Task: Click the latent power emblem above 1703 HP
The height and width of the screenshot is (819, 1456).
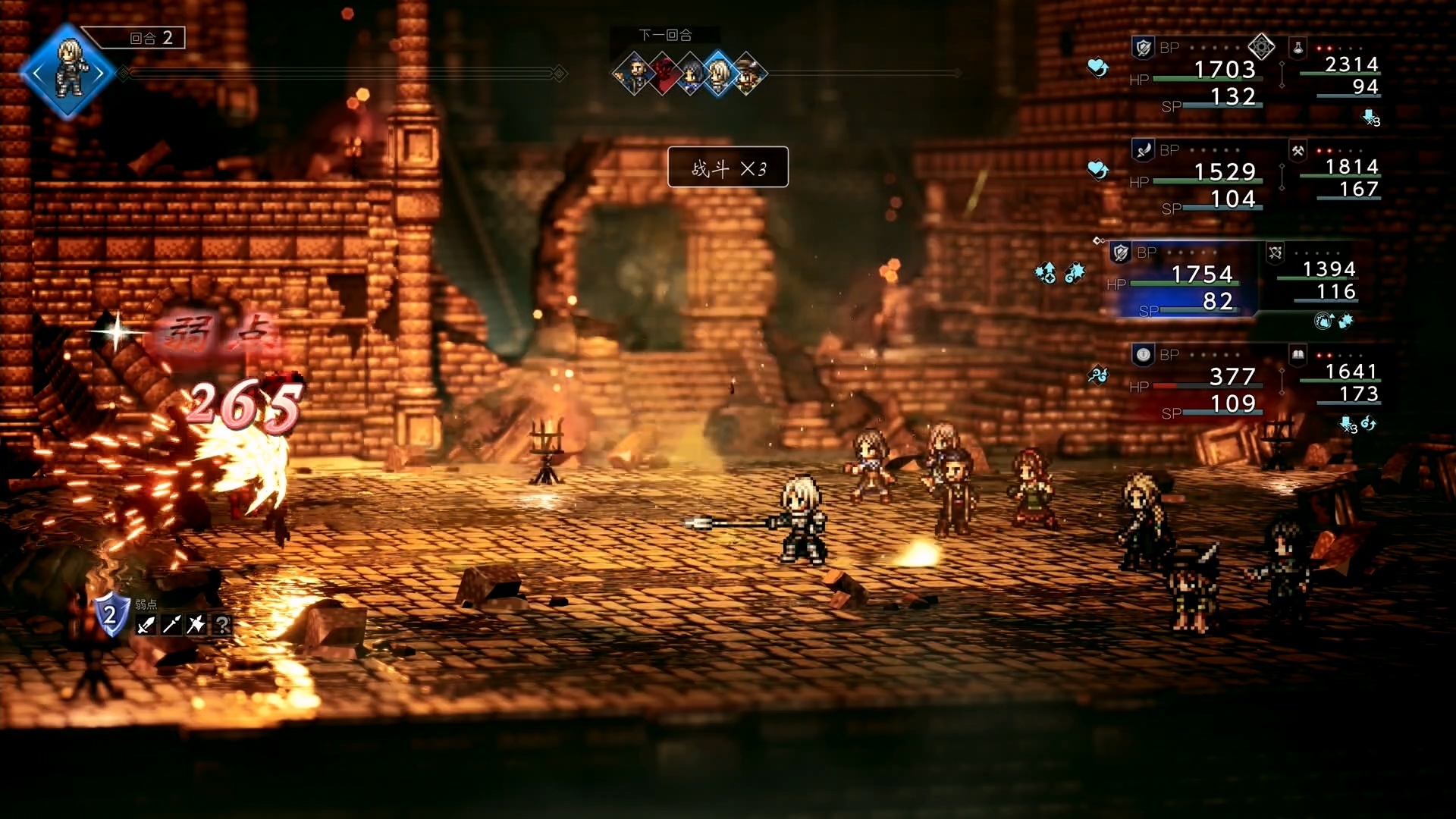Action: pos(1261,47)
